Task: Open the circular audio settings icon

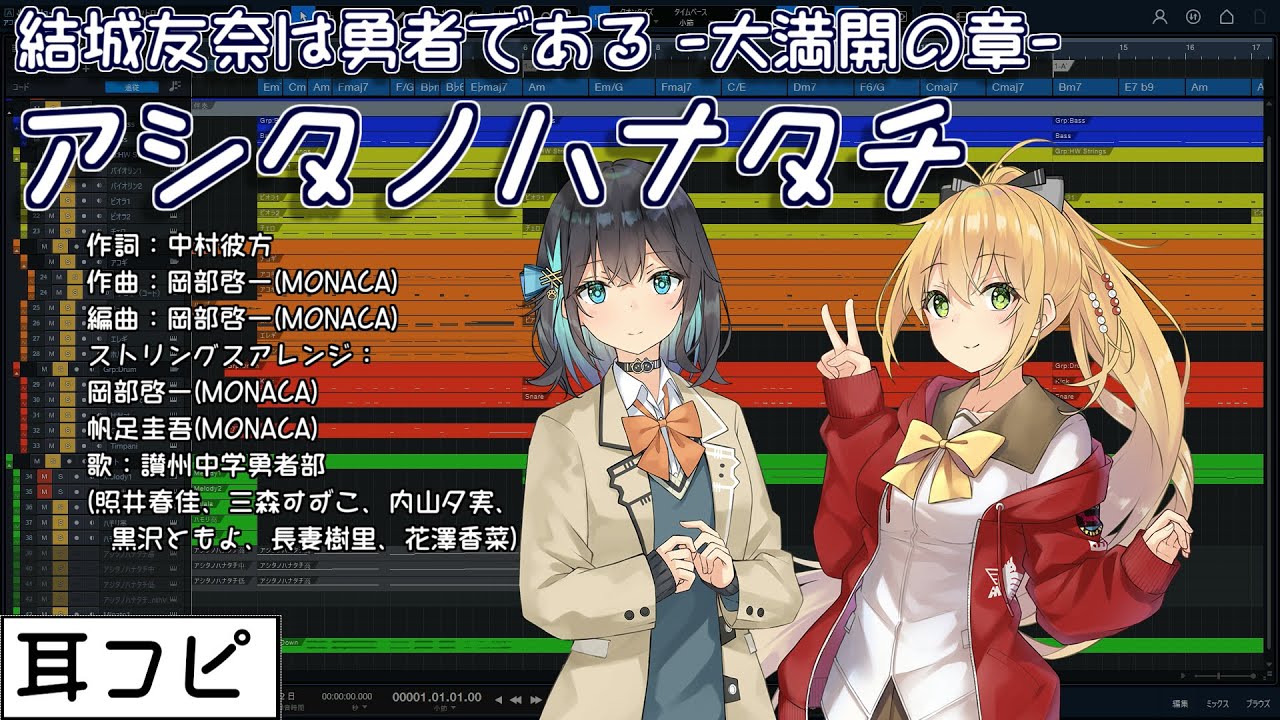Action: click(x=1193, y=17)
